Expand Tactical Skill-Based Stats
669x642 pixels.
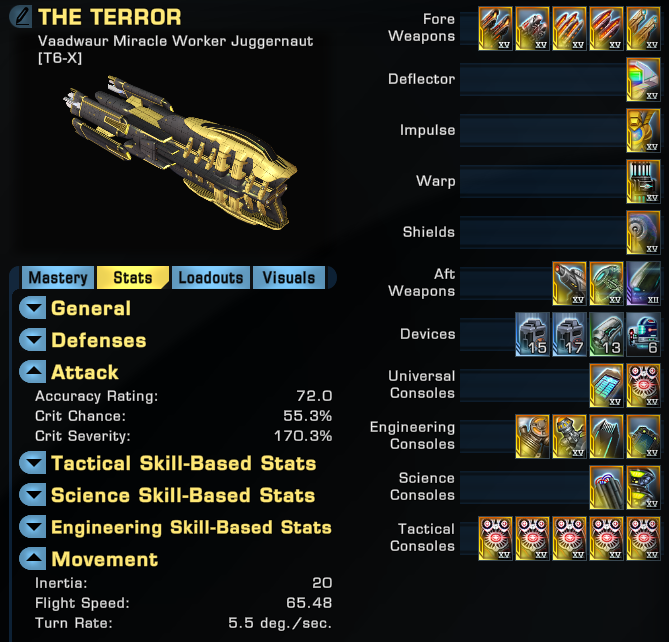pyautogui.click(x=34, y=464)
